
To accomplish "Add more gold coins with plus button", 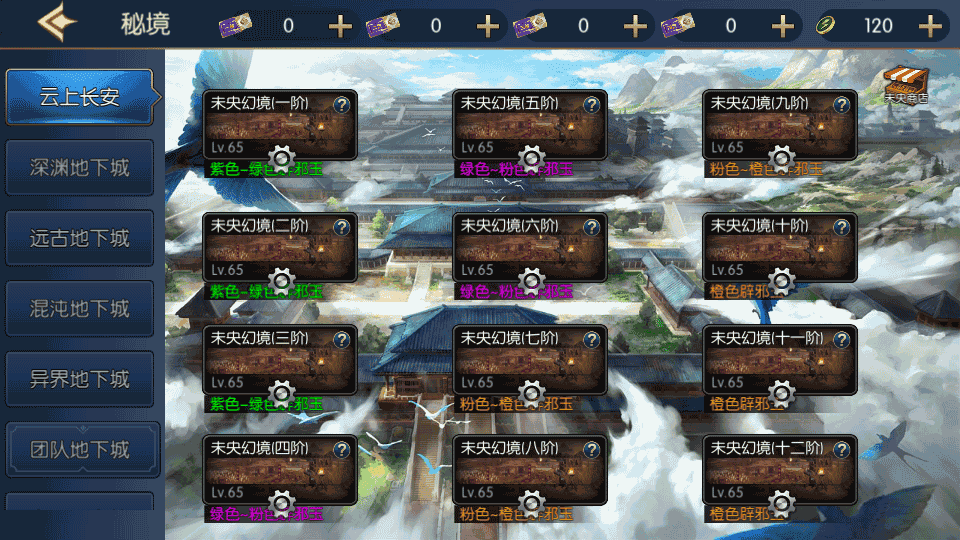I will coord(932,26).
